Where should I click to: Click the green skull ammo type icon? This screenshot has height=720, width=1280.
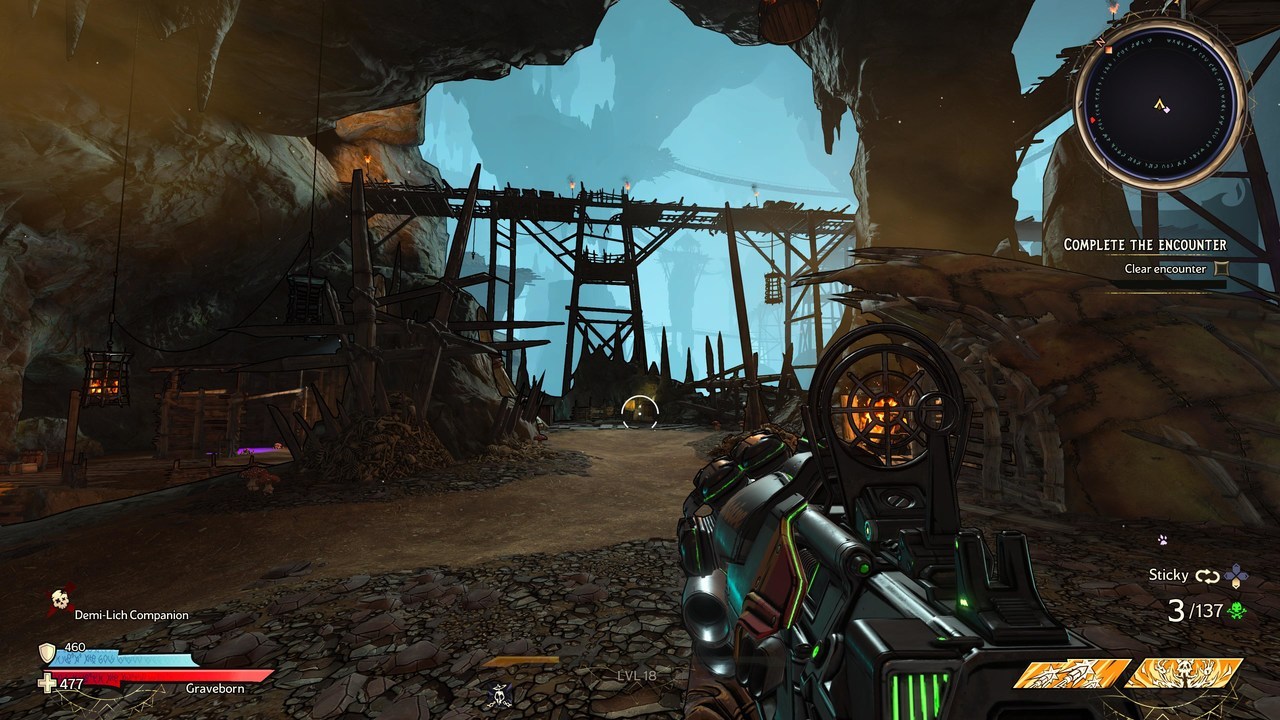click(1239, 610)
